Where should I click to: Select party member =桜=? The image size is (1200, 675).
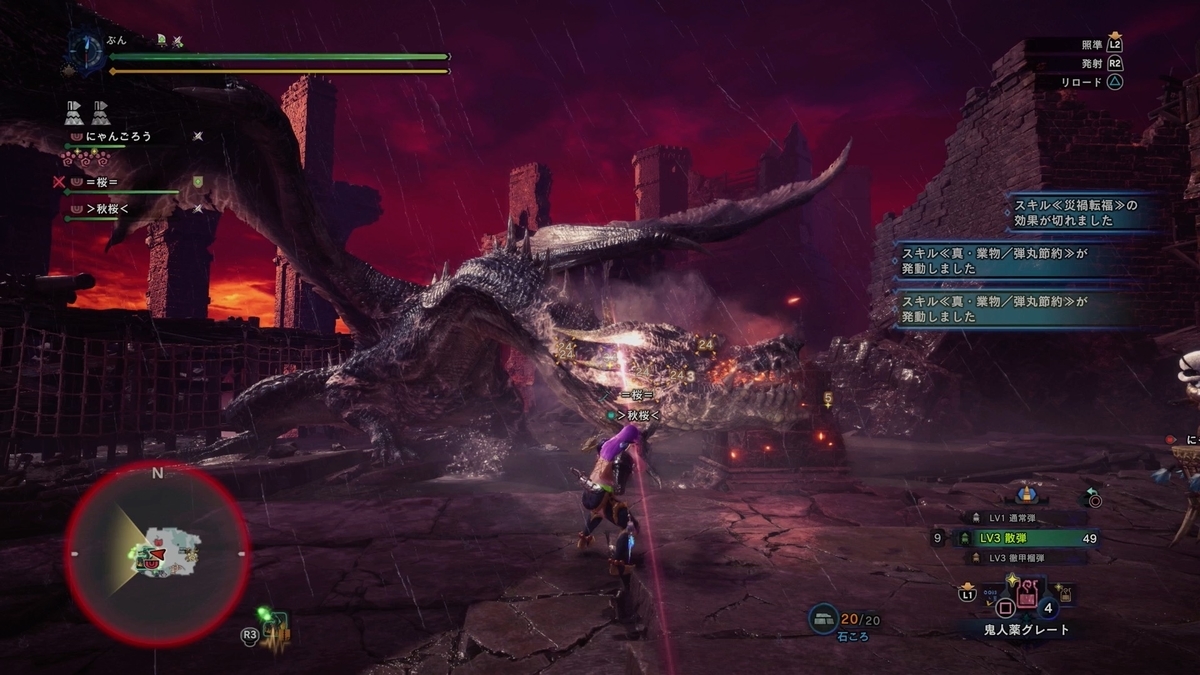tap(102, 182)
